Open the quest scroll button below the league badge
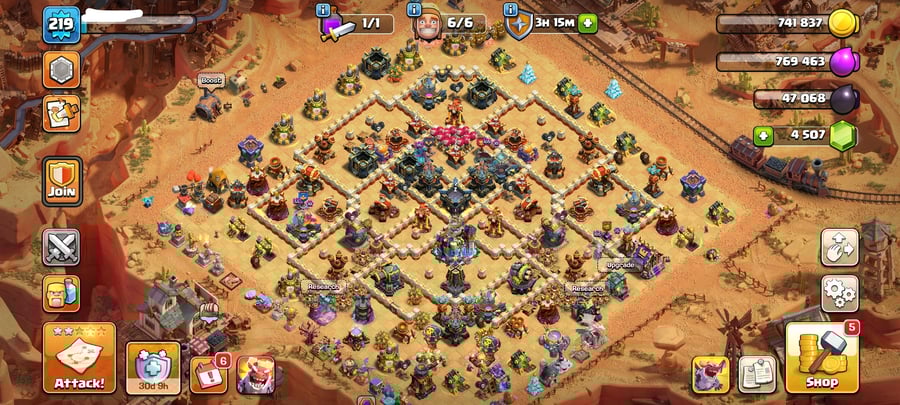The width and height of the screenshot is (900, 405). (61, 113)
